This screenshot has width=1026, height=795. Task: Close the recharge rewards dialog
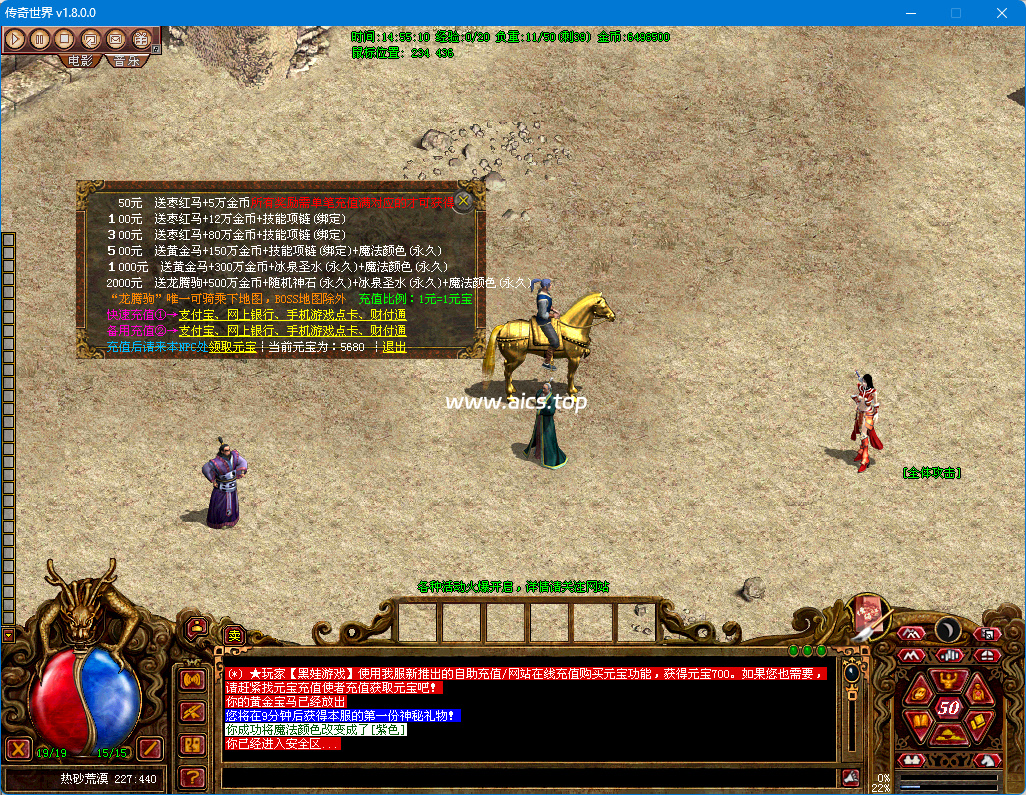(x=463, y=200)
